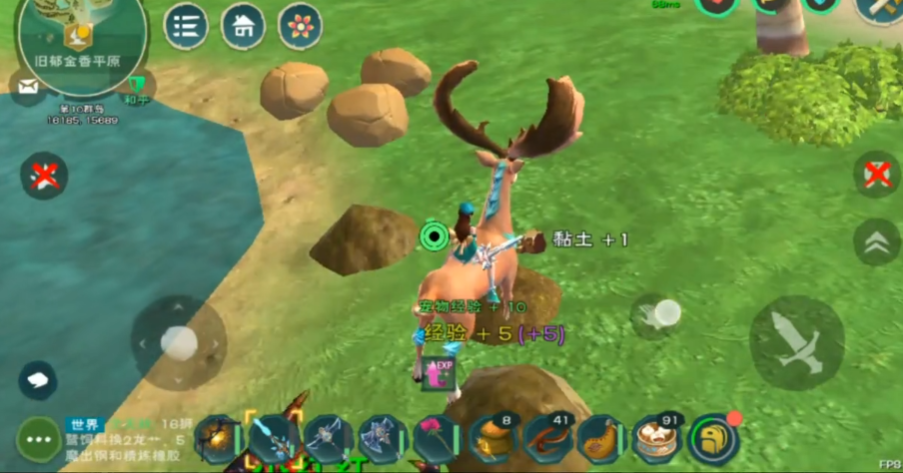Select the dumpling steamer slot with 91
Image resolution: width=903 pixels, height=473 pixels.
[656, 439]
